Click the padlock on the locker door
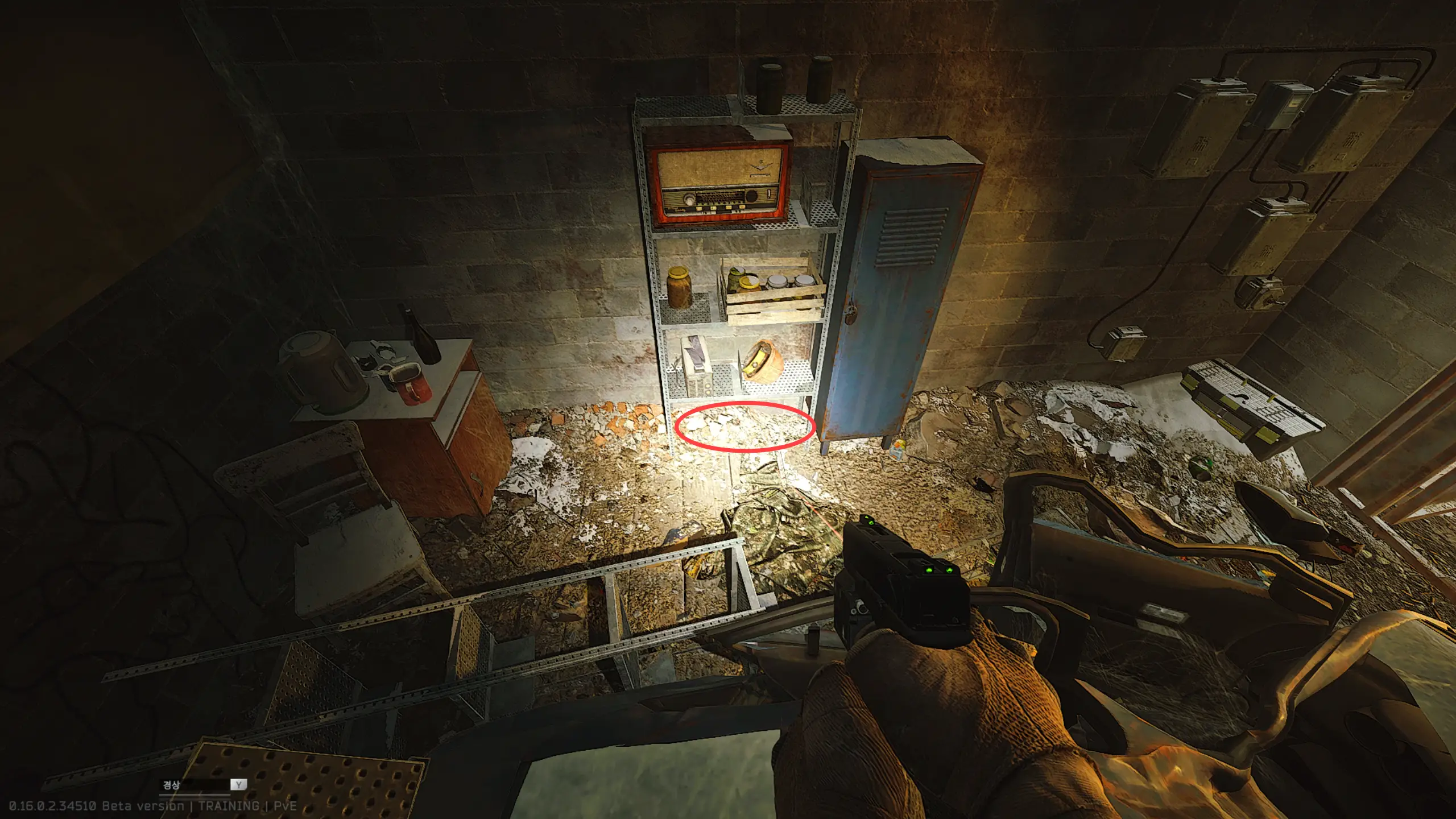The height and width of the screenshot is (819, 1456). coord(851,313)
